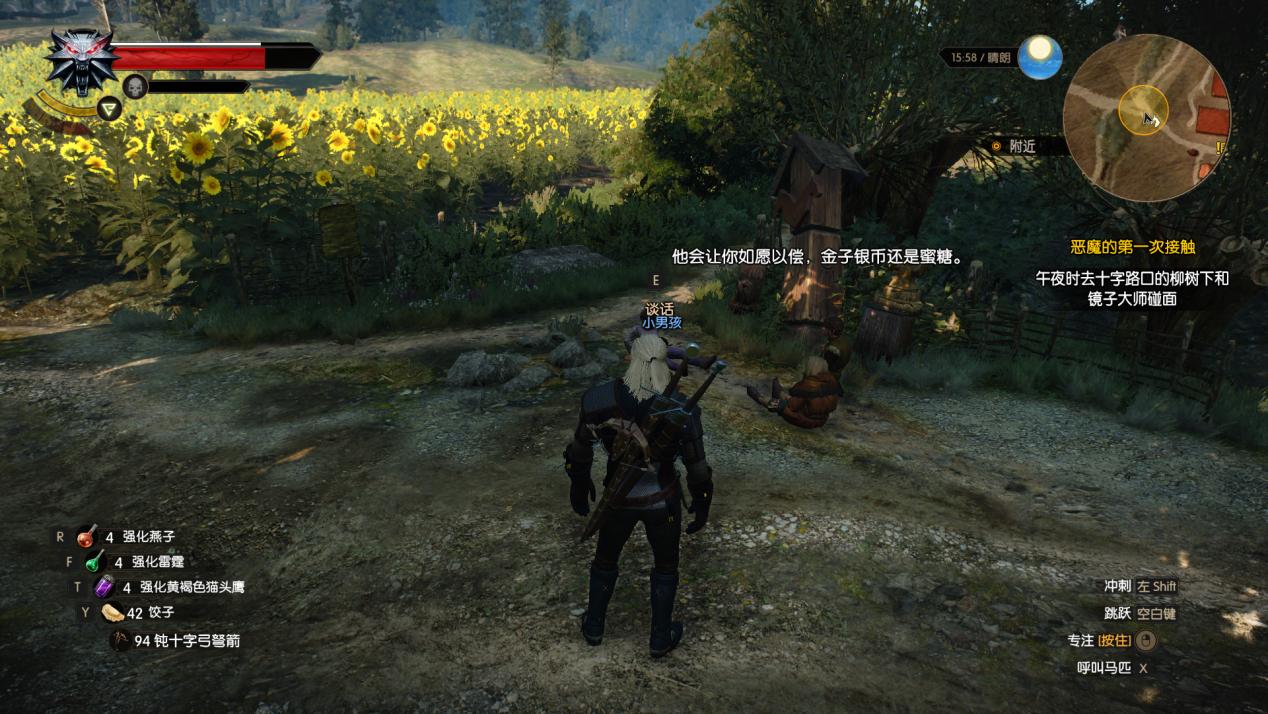Click the selected sign triangle icon
This screenshot has width=1268, height=714.
point(109,108)
